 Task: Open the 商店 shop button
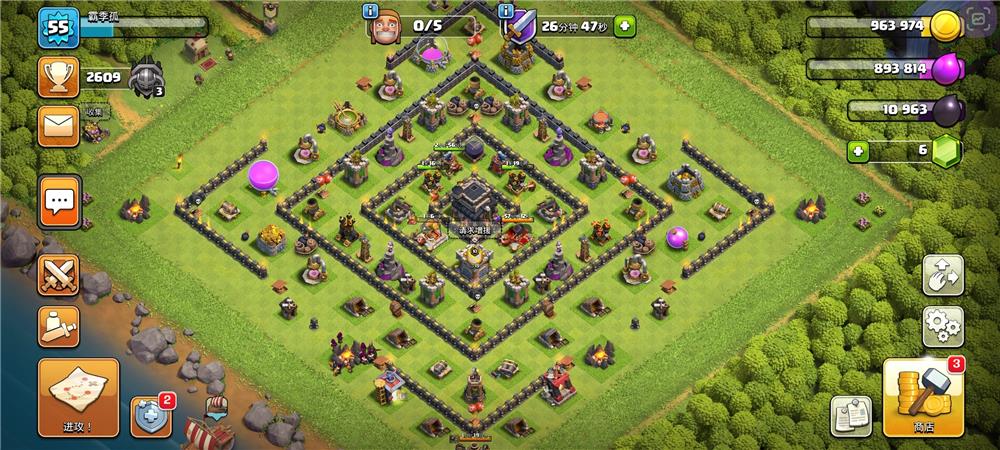923,397
